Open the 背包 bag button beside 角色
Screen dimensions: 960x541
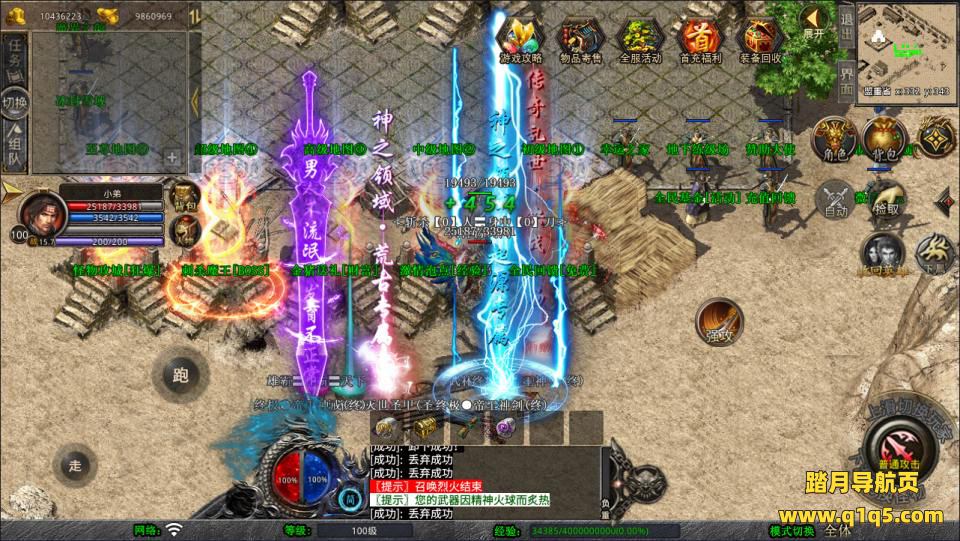pos(884,139)
